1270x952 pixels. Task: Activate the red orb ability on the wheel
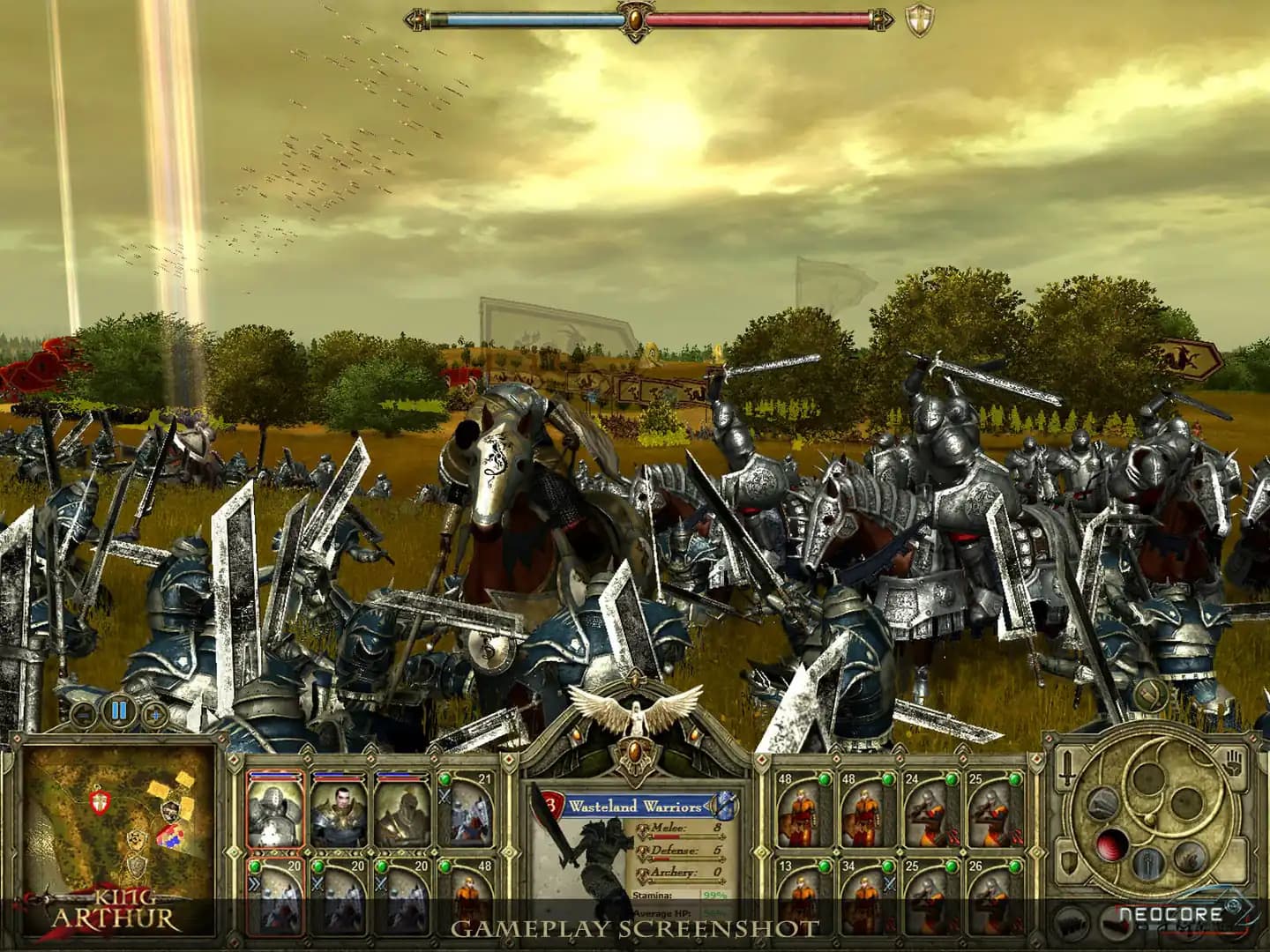pos(1113,844)
